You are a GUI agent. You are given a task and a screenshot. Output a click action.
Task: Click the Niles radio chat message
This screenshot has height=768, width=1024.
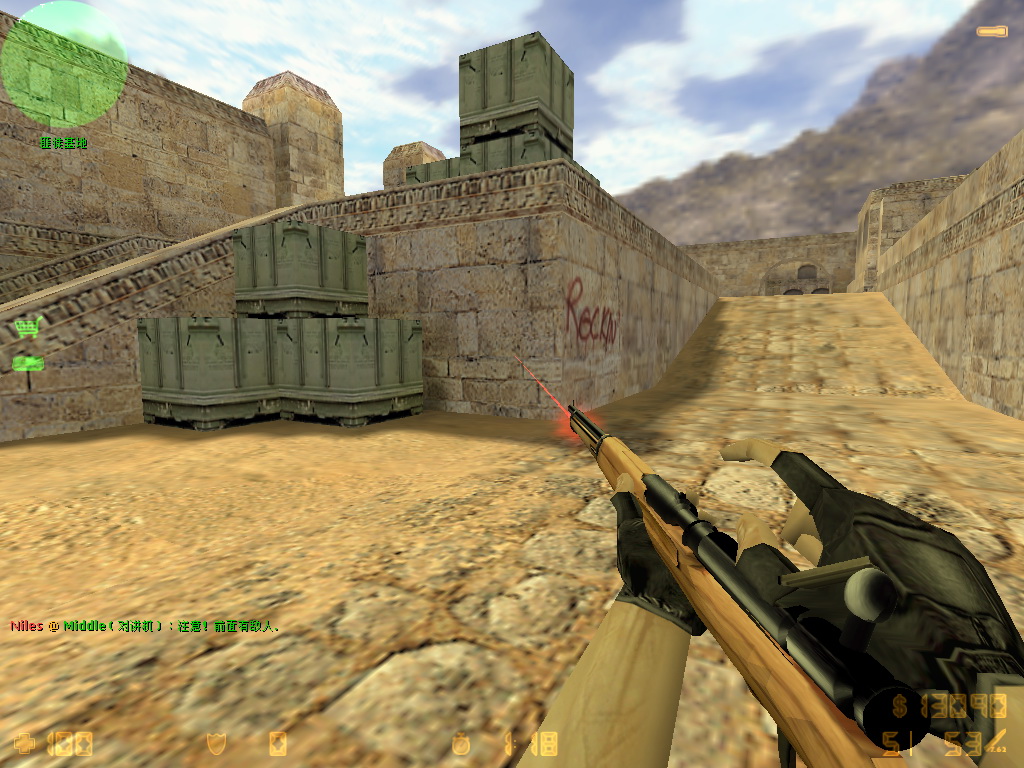coord(145,627)
